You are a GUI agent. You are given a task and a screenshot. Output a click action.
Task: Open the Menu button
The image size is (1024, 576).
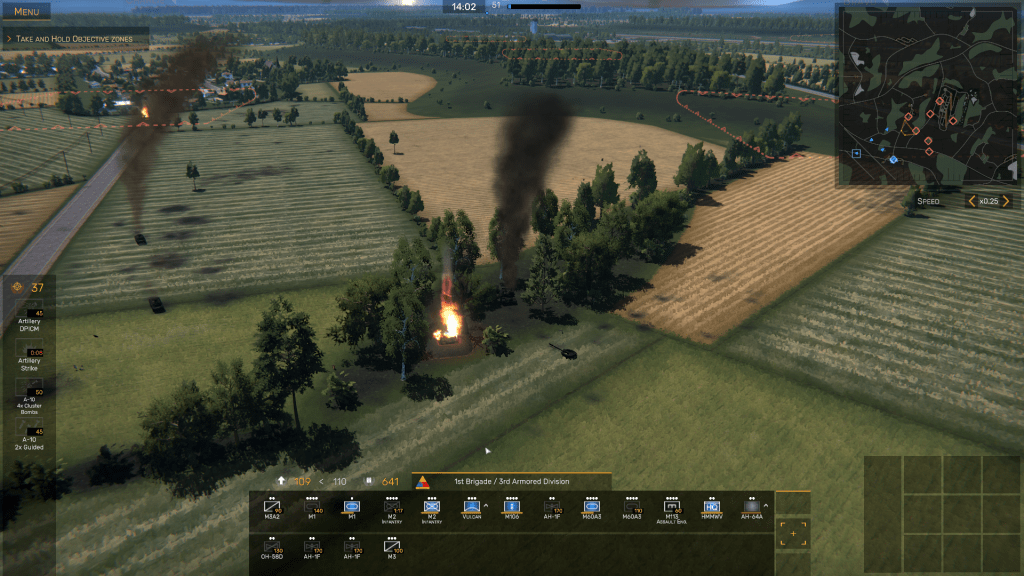tap(26, 11)
